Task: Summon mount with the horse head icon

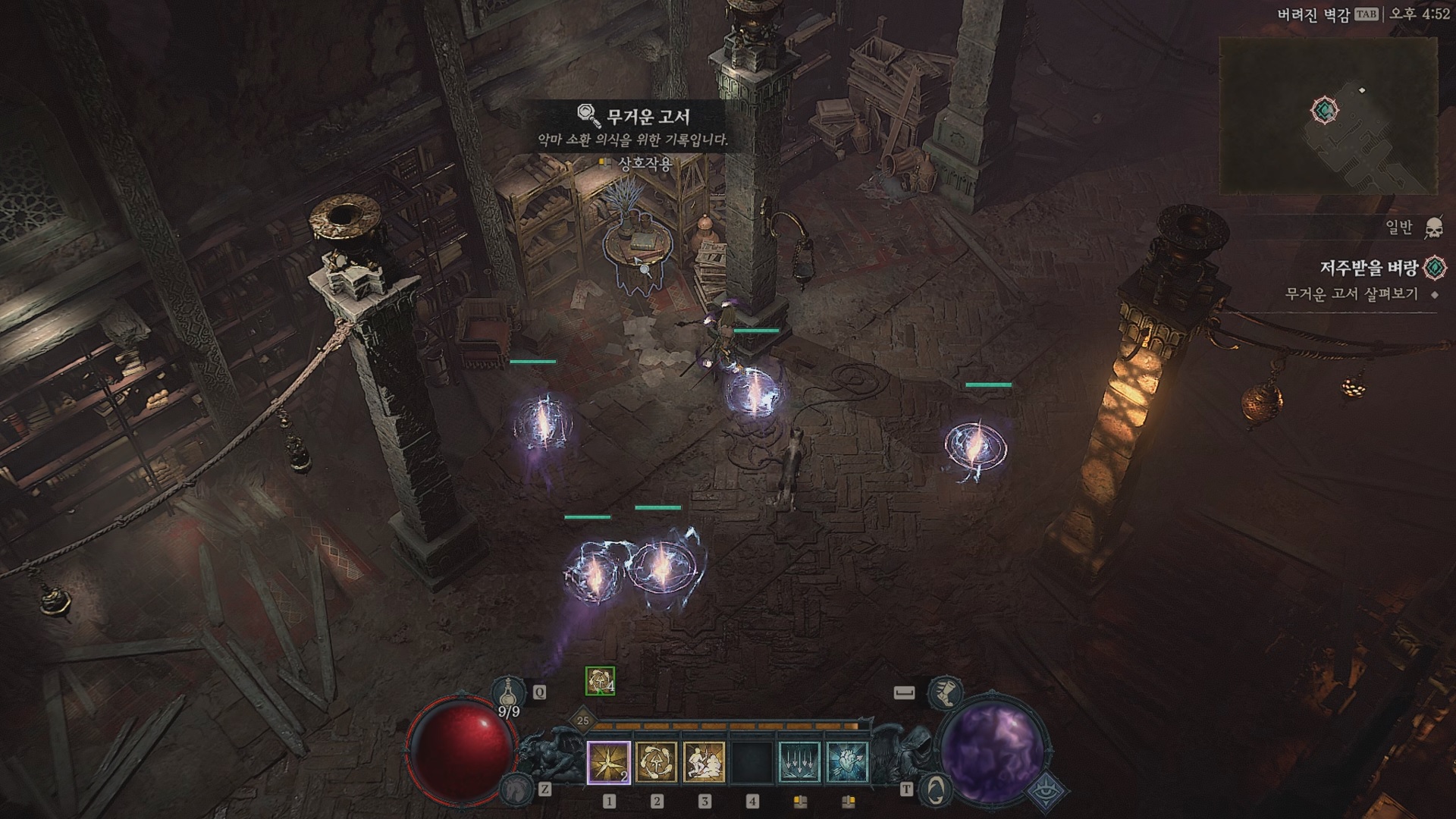Action: 515,789
